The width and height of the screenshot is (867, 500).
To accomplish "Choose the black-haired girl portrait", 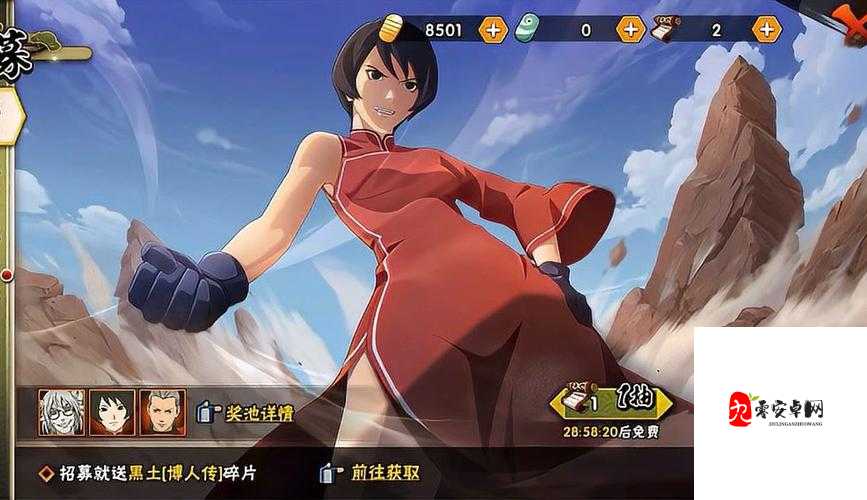I will coord(111,411).
